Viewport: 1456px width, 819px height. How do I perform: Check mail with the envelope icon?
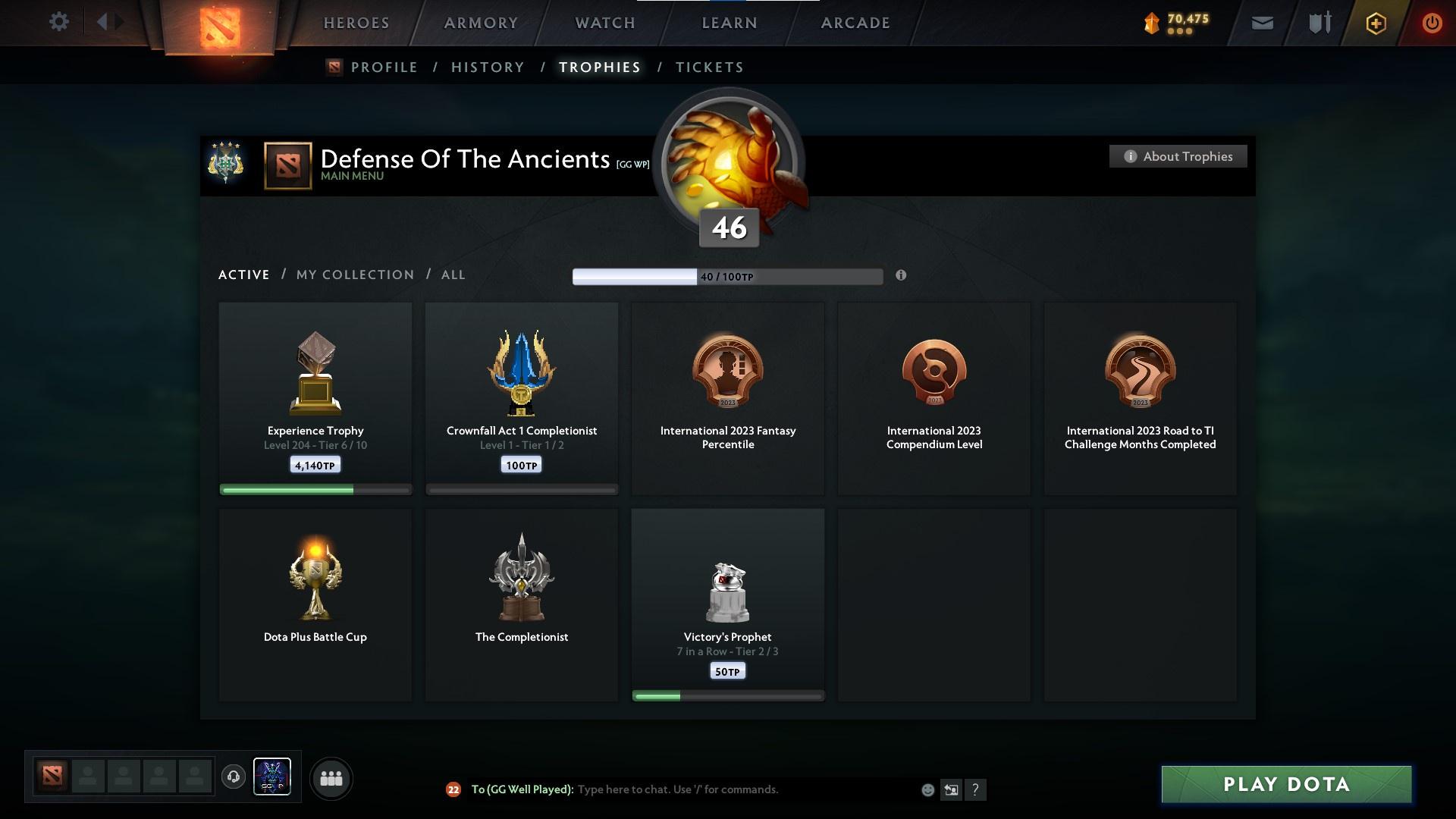[1262, 23]
